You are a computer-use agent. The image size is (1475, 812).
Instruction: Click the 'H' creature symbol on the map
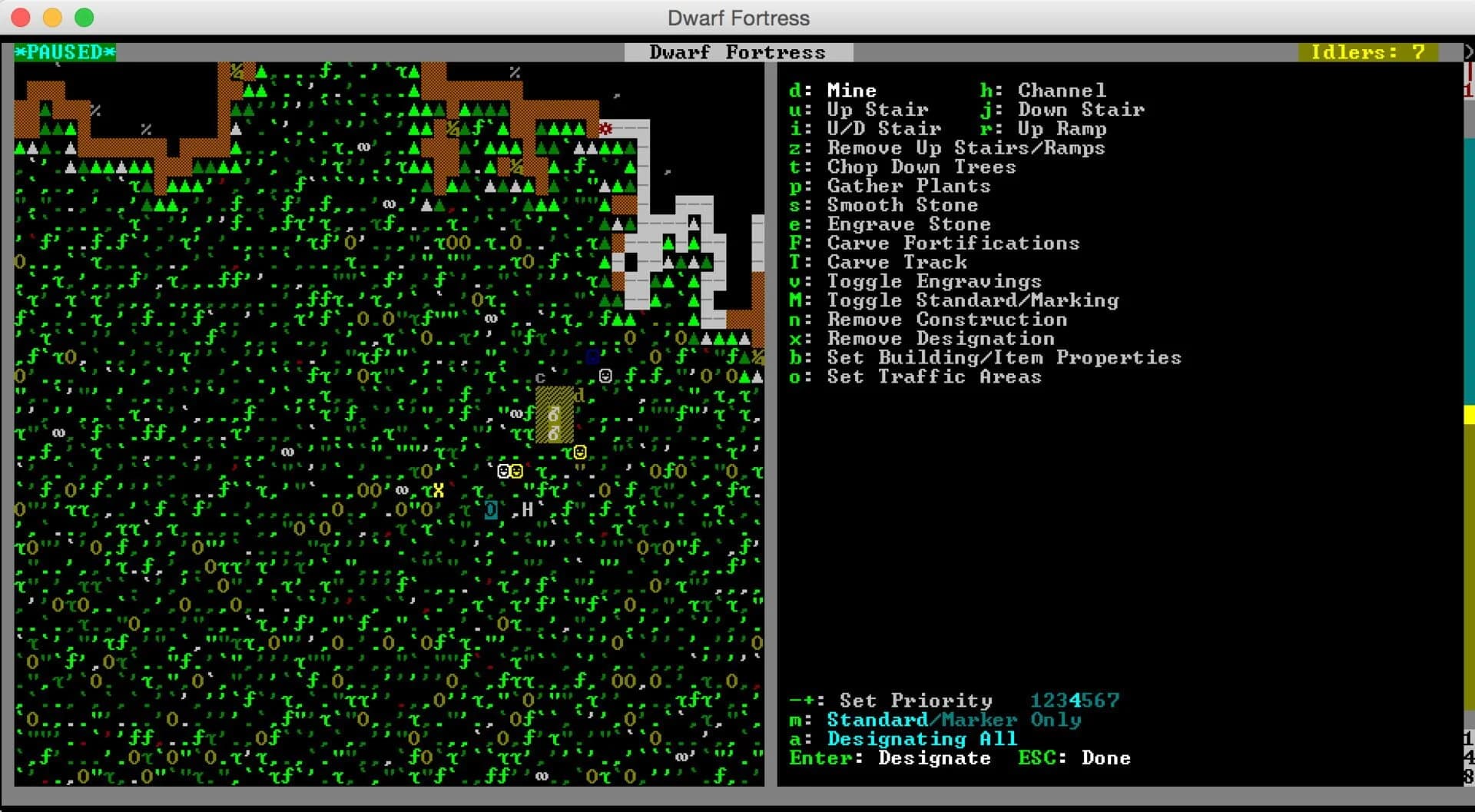(527, 509)
